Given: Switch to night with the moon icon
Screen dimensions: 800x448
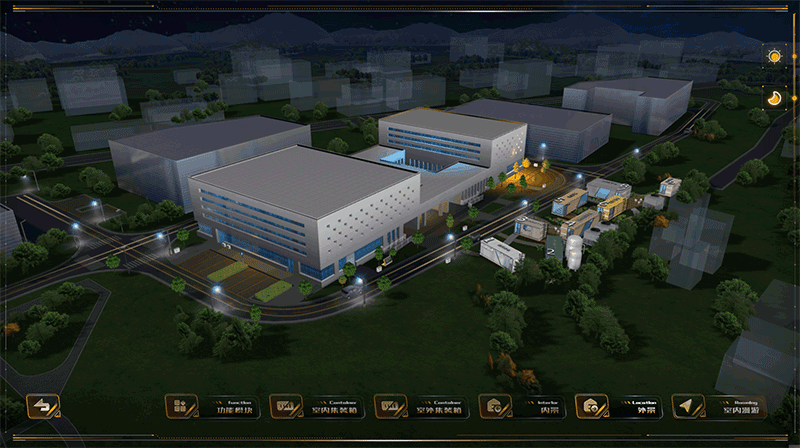Looking at the screenshot, I should [774, 98].
